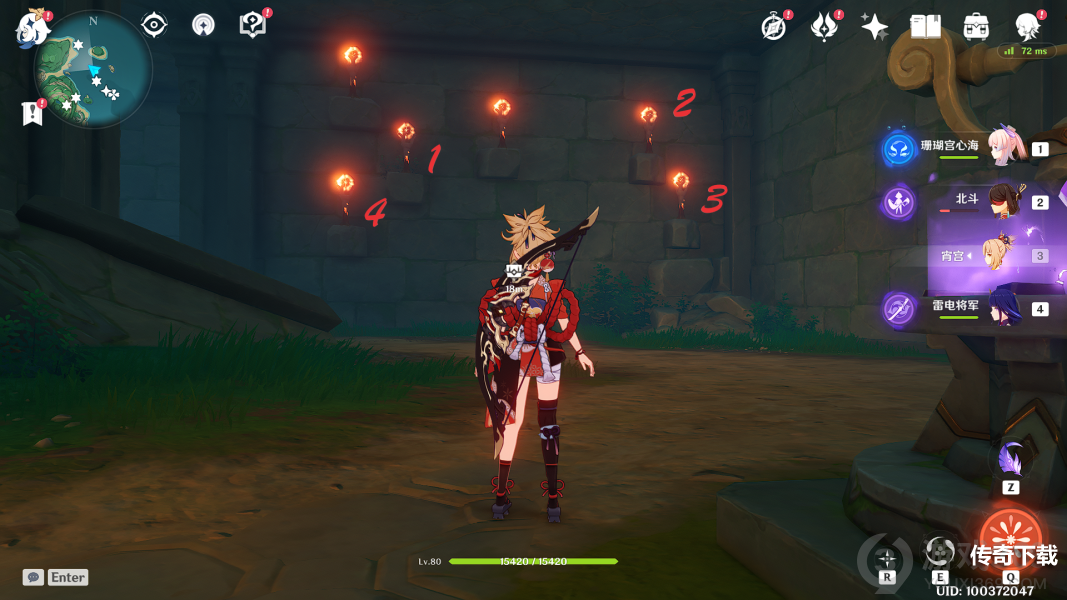Open the Wish four-point star icon
Viewport: 1067px width, 600px height.
[875, 27]
